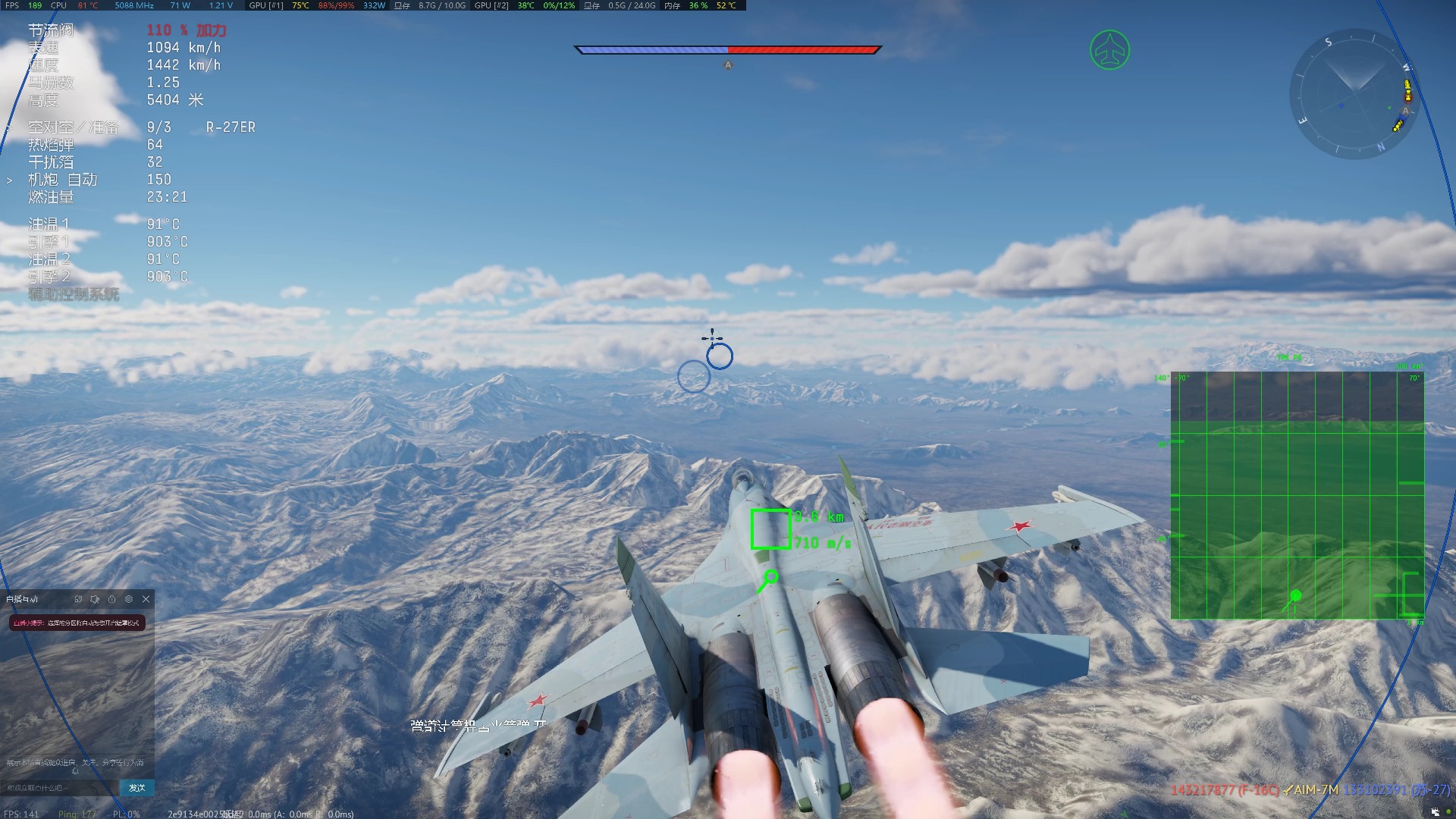
Task: Click the circular compass minimap
Action: (x=1354, y=95)
